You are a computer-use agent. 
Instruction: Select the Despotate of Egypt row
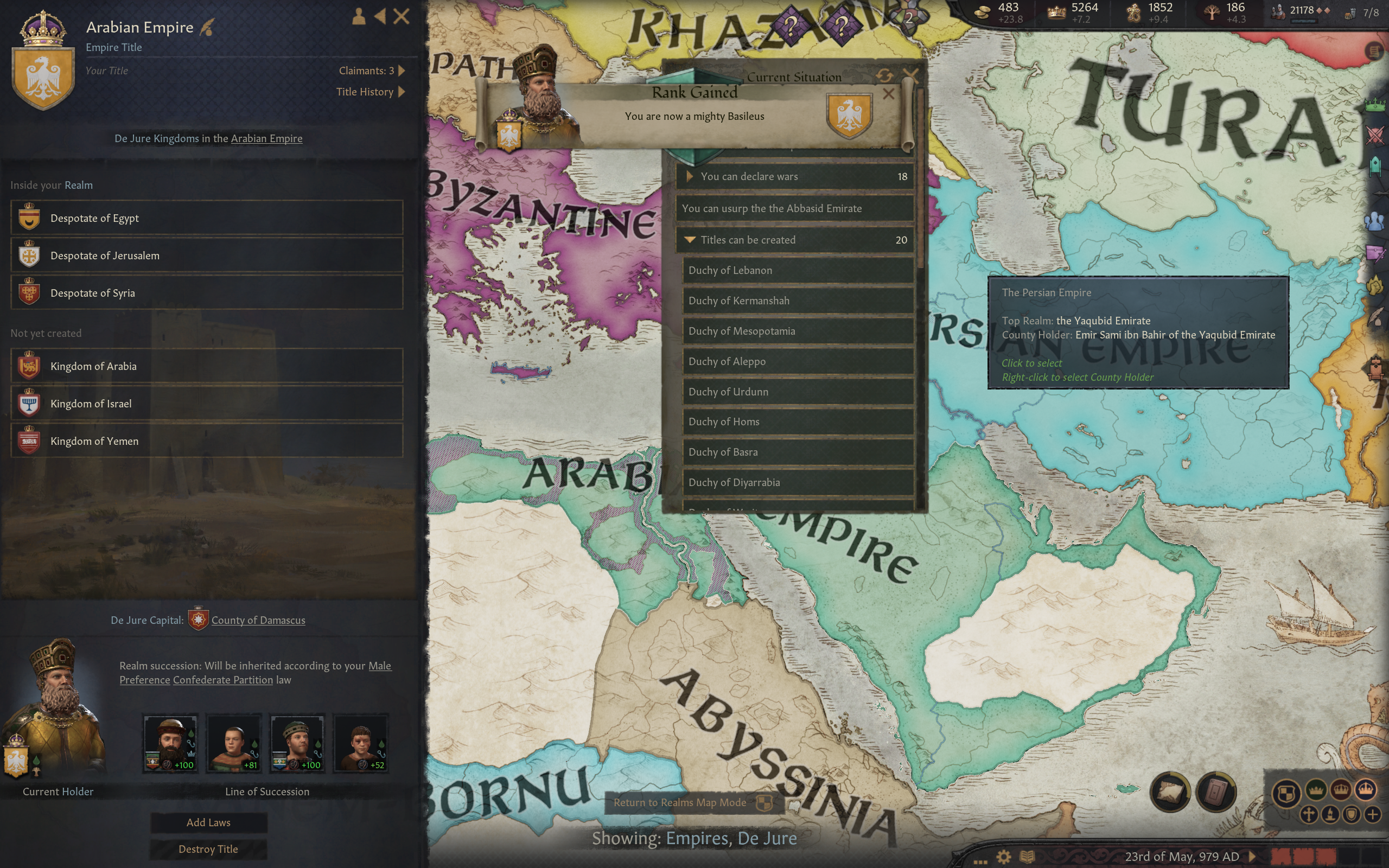(x=207, y=218)
